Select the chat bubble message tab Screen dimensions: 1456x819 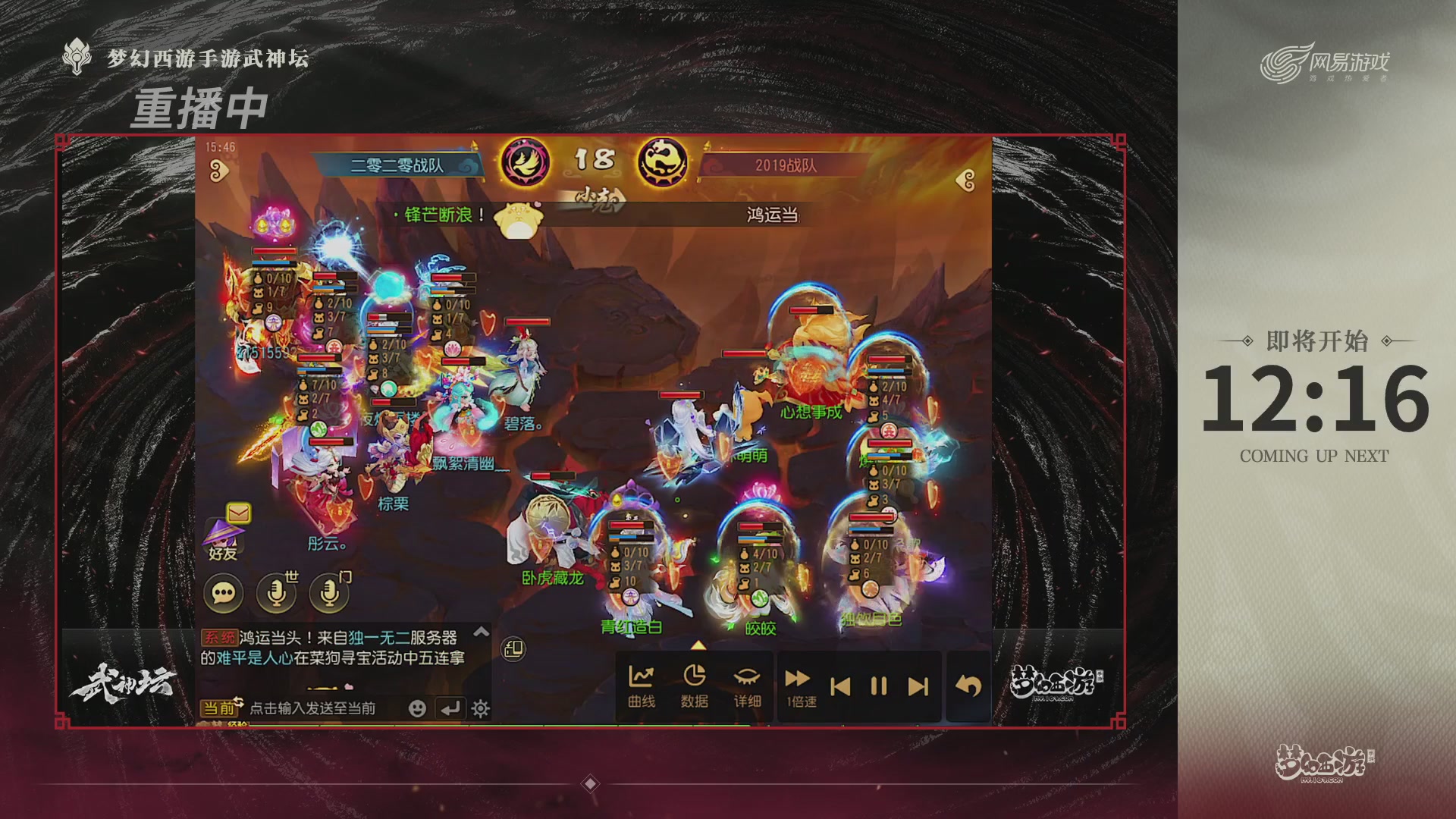[x=224, y=591]
